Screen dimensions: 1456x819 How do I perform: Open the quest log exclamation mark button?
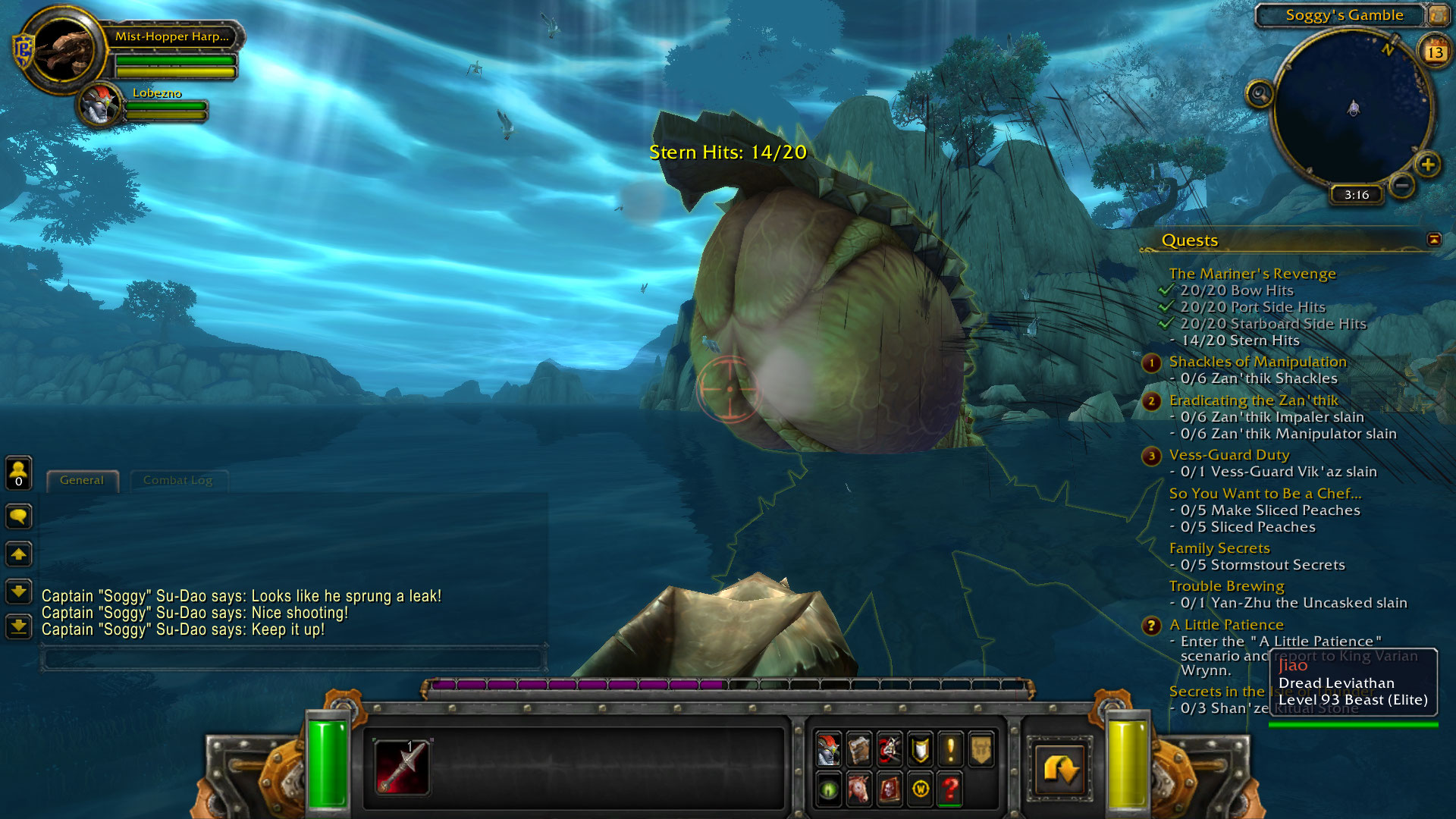(951, 749)
